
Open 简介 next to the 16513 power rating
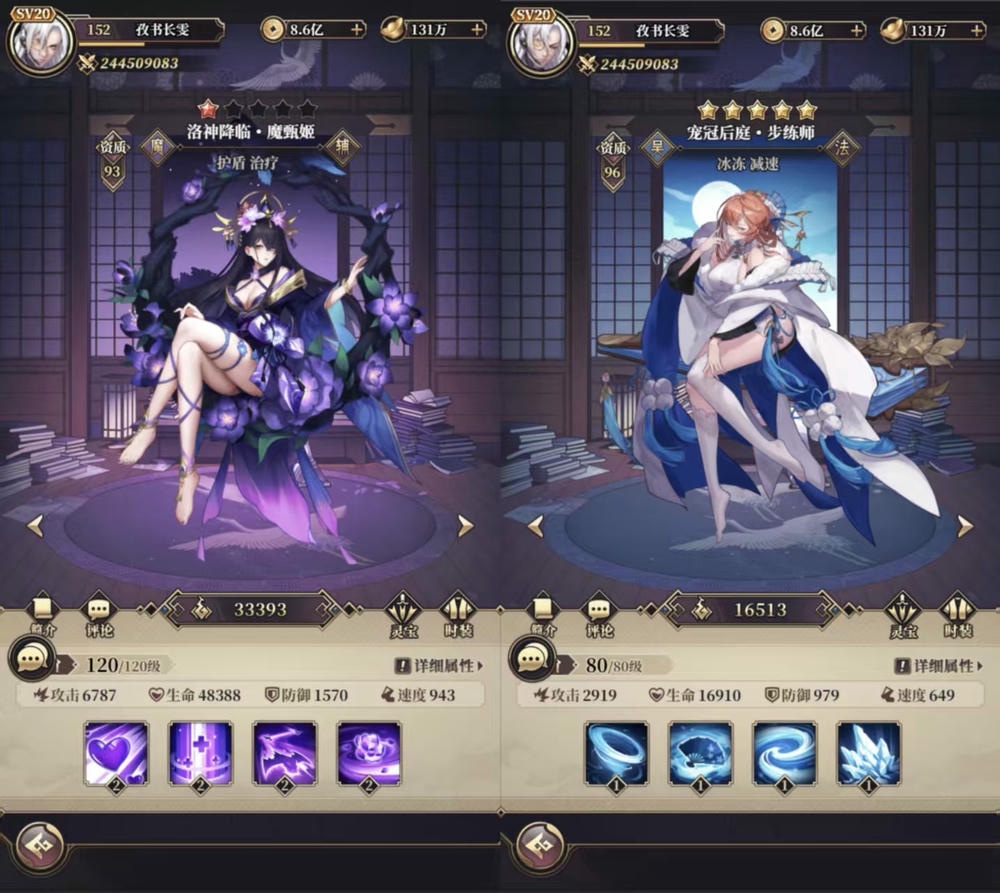(x=543, y=612)
